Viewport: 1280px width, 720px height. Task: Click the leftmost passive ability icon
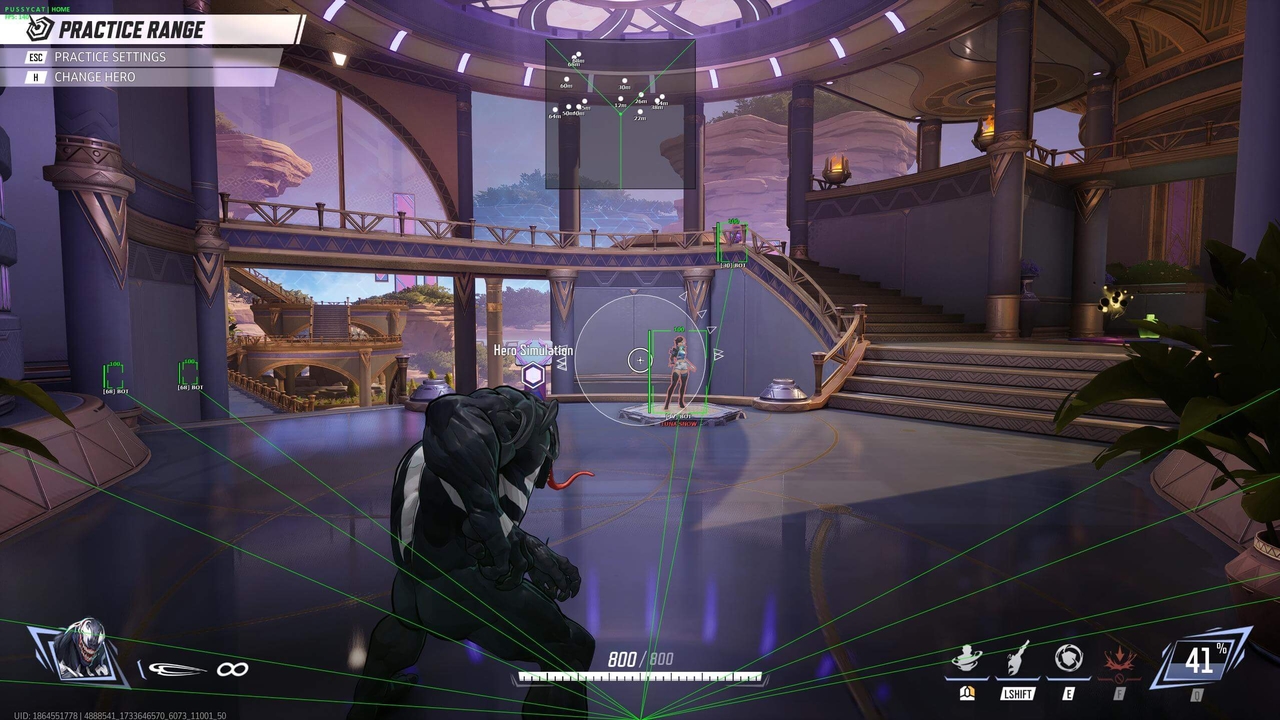point(965,658)
